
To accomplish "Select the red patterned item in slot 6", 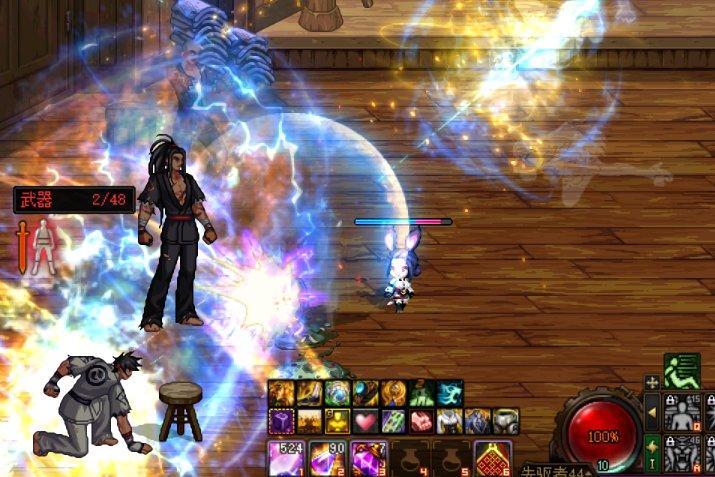I will click(490, 458).
